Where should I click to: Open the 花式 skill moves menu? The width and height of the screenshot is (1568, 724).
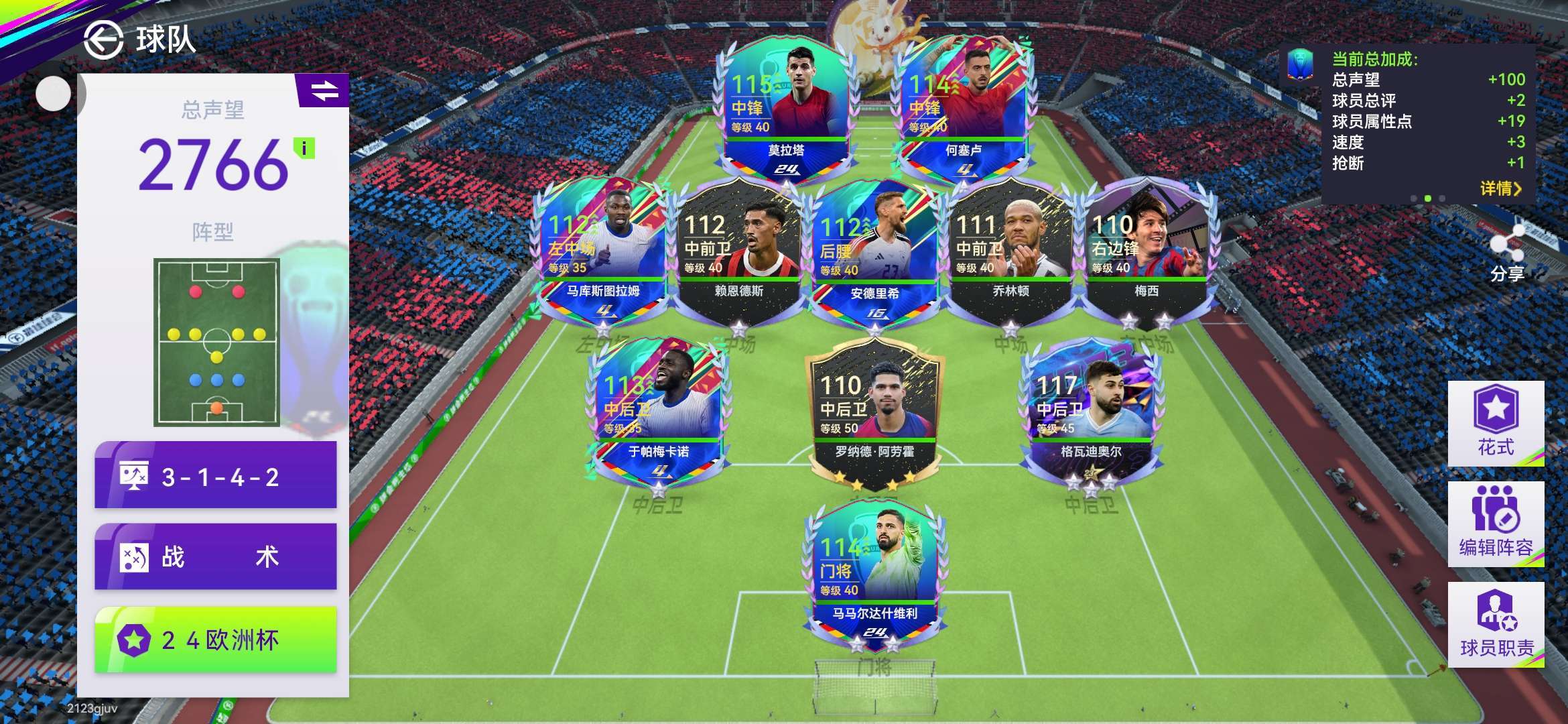(x=1496, y=422)
